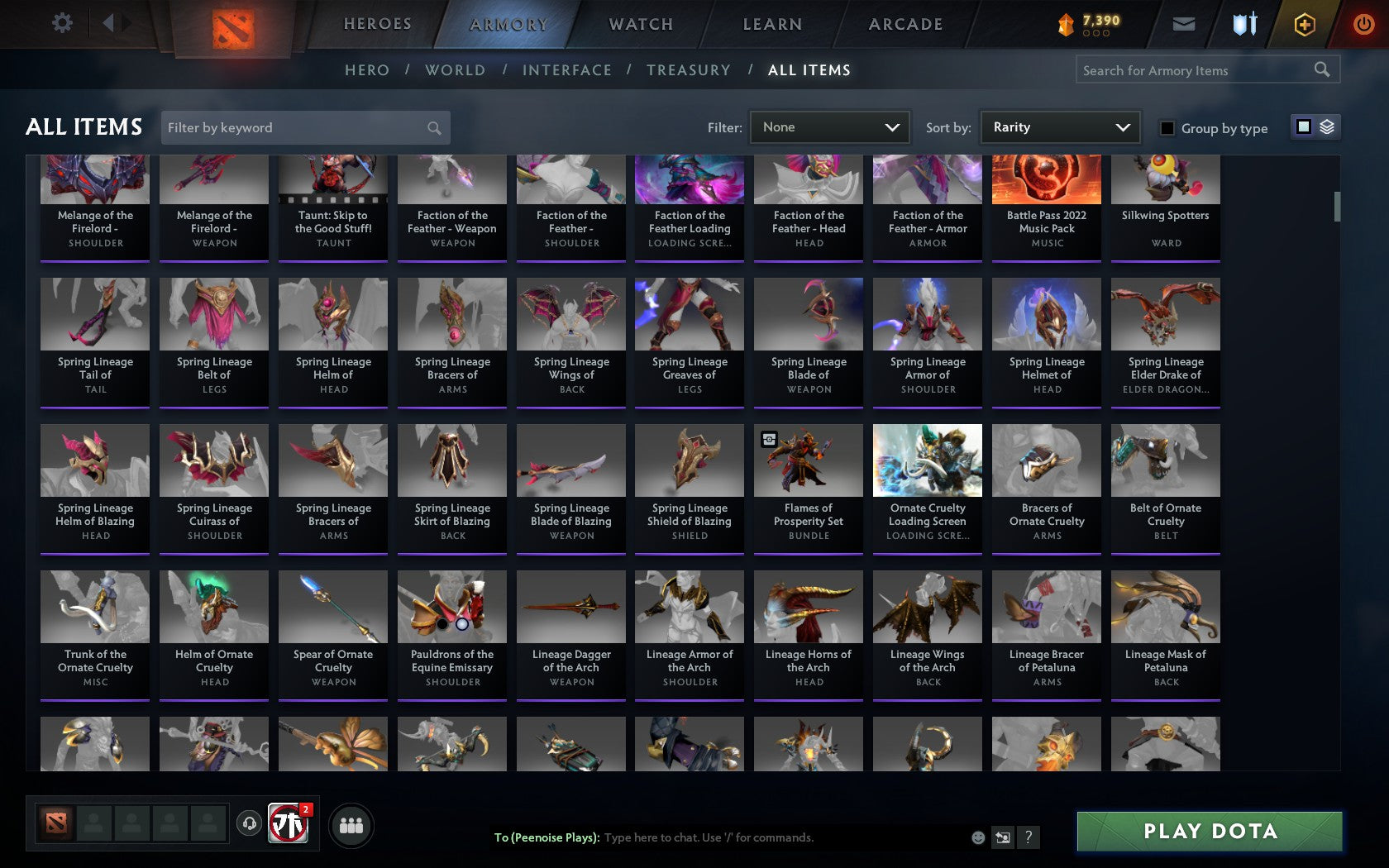This screenshot has width=1389, height=868.
Task: Switch to the TREASURY tab
Action: coord(689,70)
